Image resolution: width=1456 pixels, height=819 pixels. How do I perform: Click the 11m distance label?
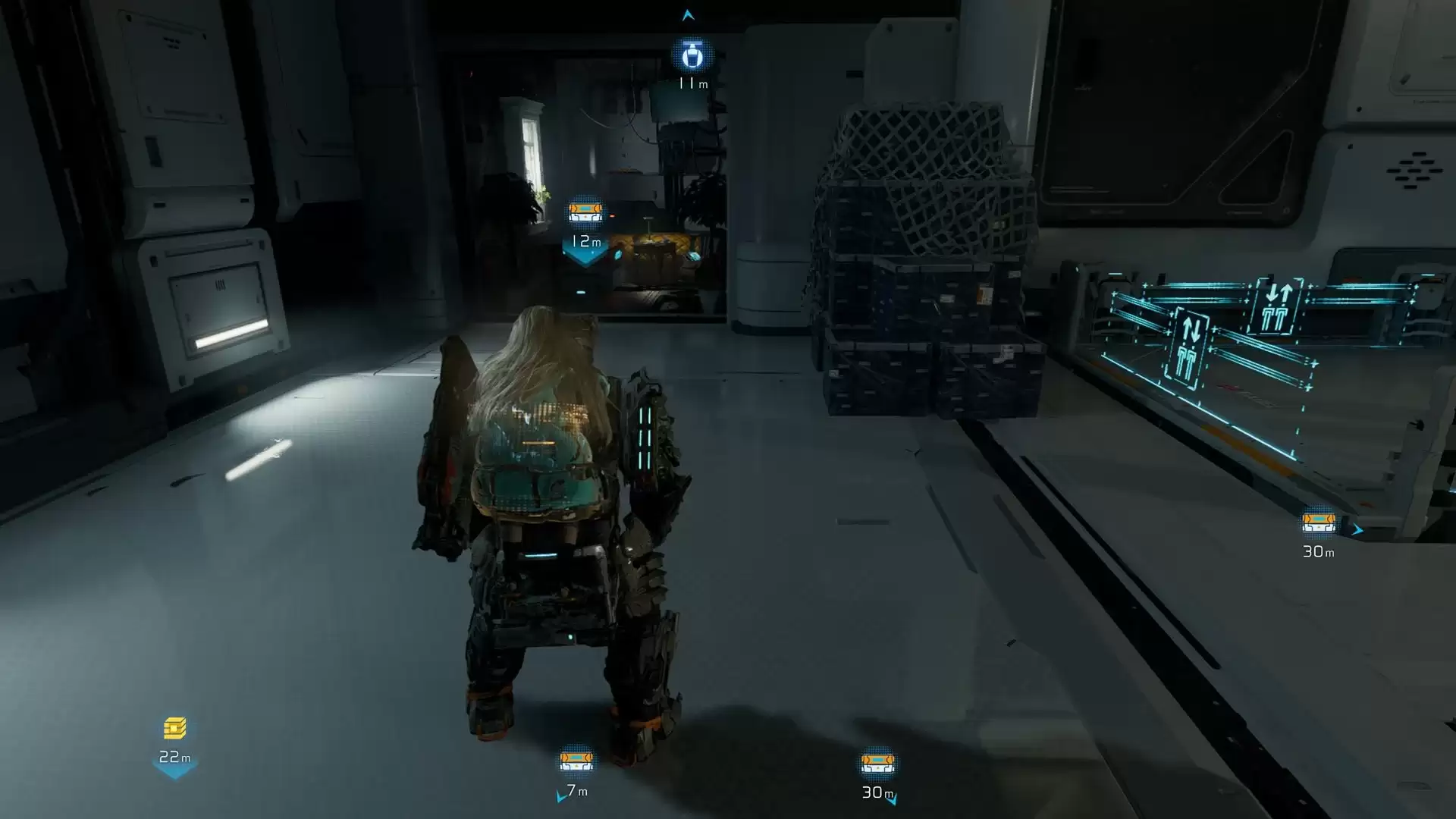pos(692,85)
